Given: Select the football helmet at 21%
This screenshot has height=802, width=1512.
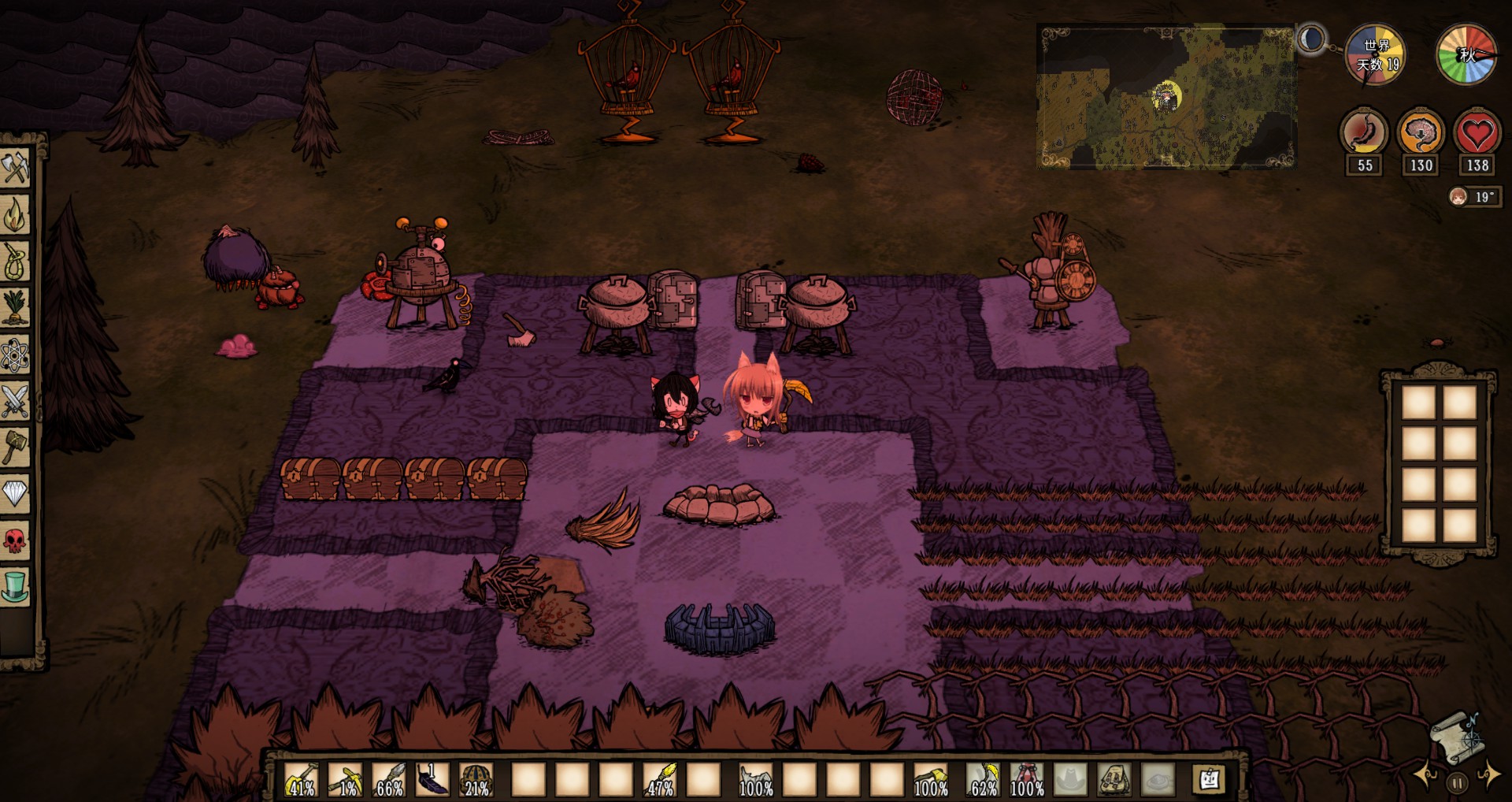Looking at the screenshot, I should point(476,779).
